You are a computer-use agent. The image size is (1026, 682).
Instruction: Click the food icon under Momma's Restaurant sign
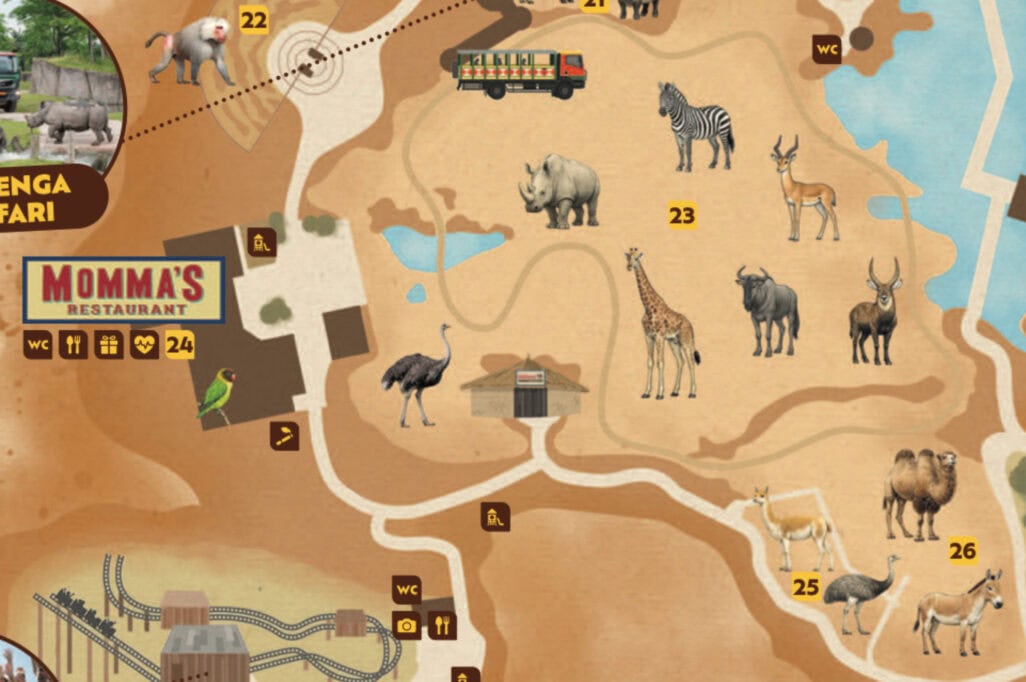[x=73, y=345]
